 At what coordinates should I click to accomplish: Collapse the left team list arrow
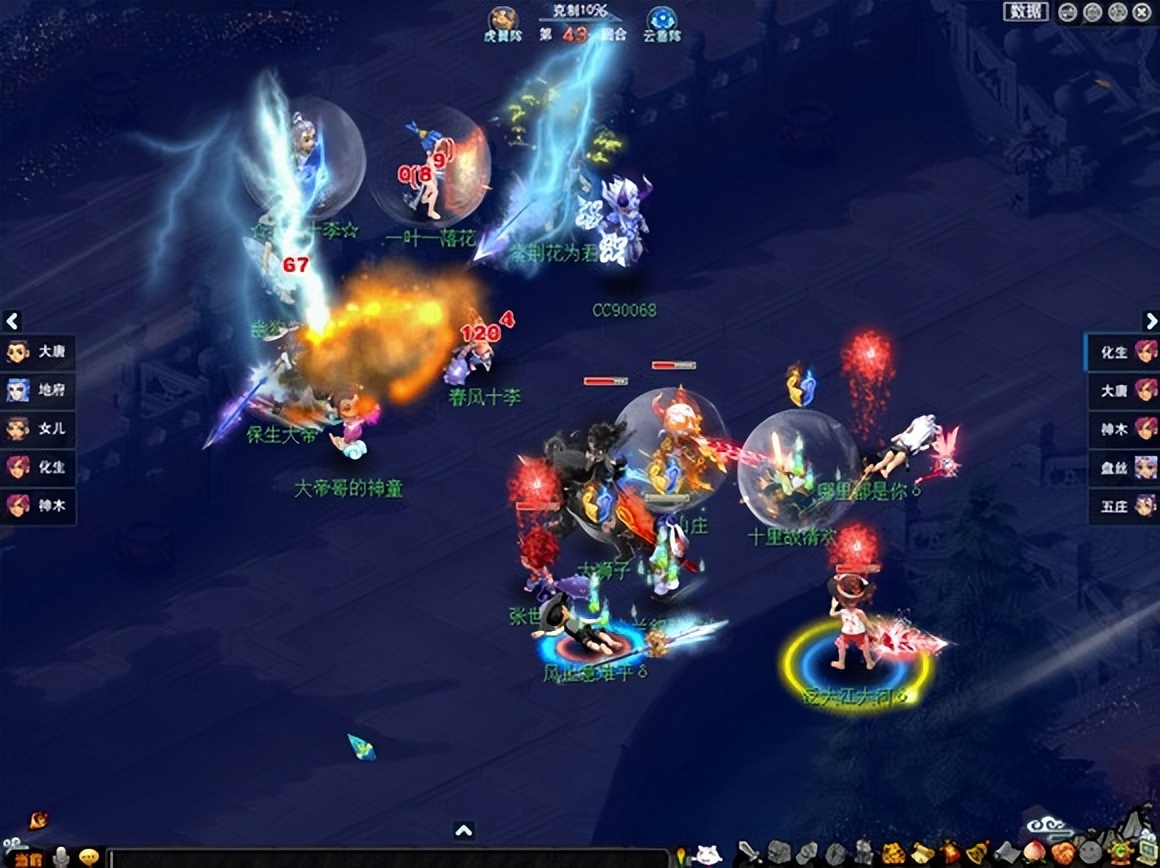[x=12, y=321]
